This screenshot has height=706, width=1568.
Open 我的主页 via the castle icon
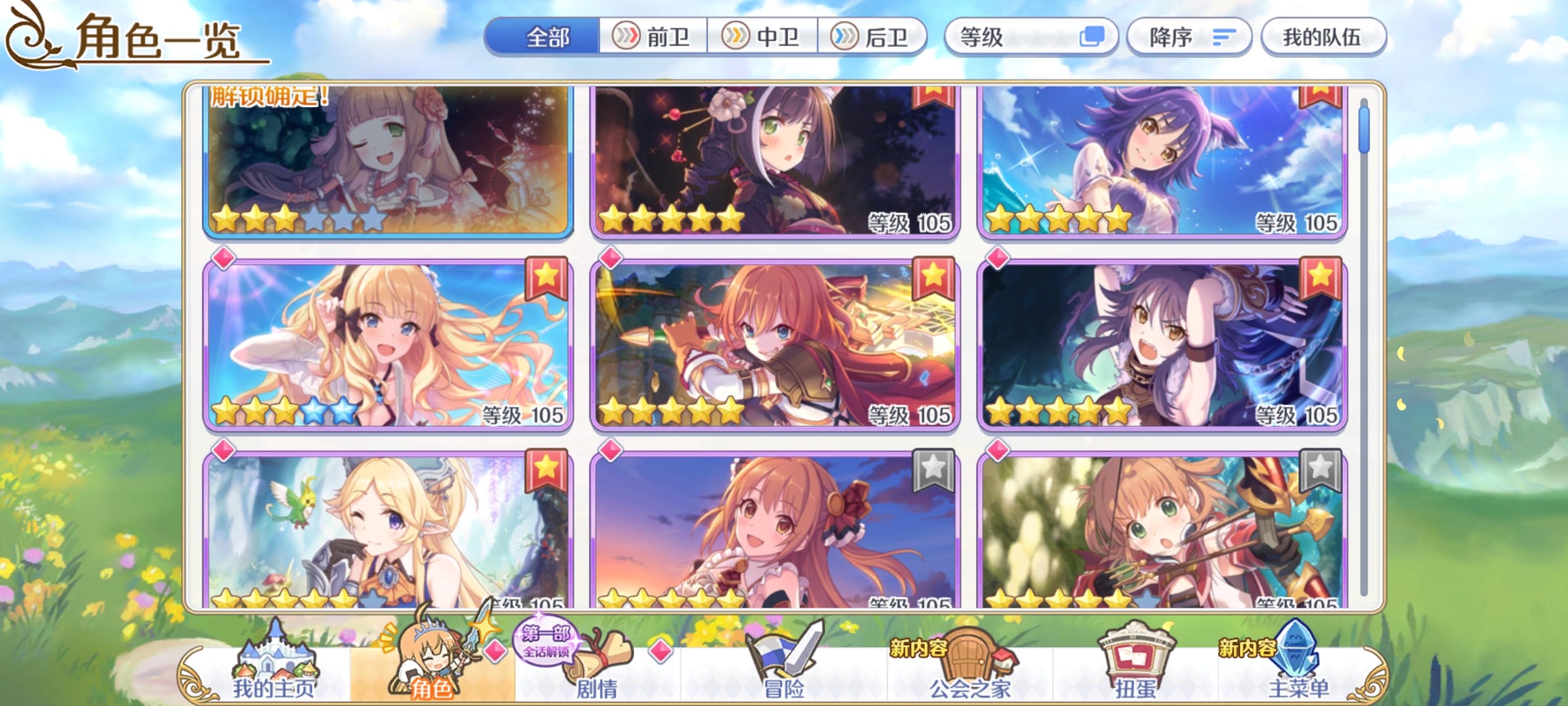point(276,664)
